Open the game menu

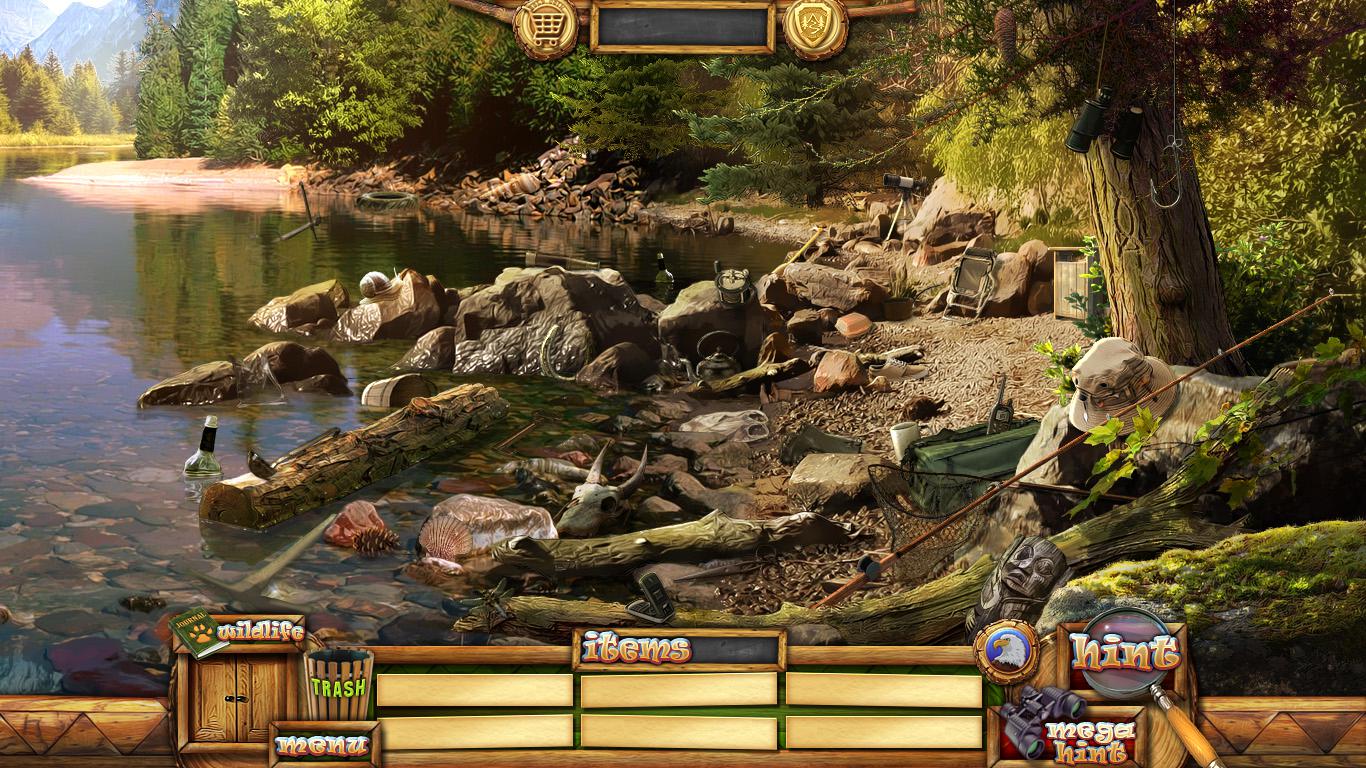tap(323, 745)
